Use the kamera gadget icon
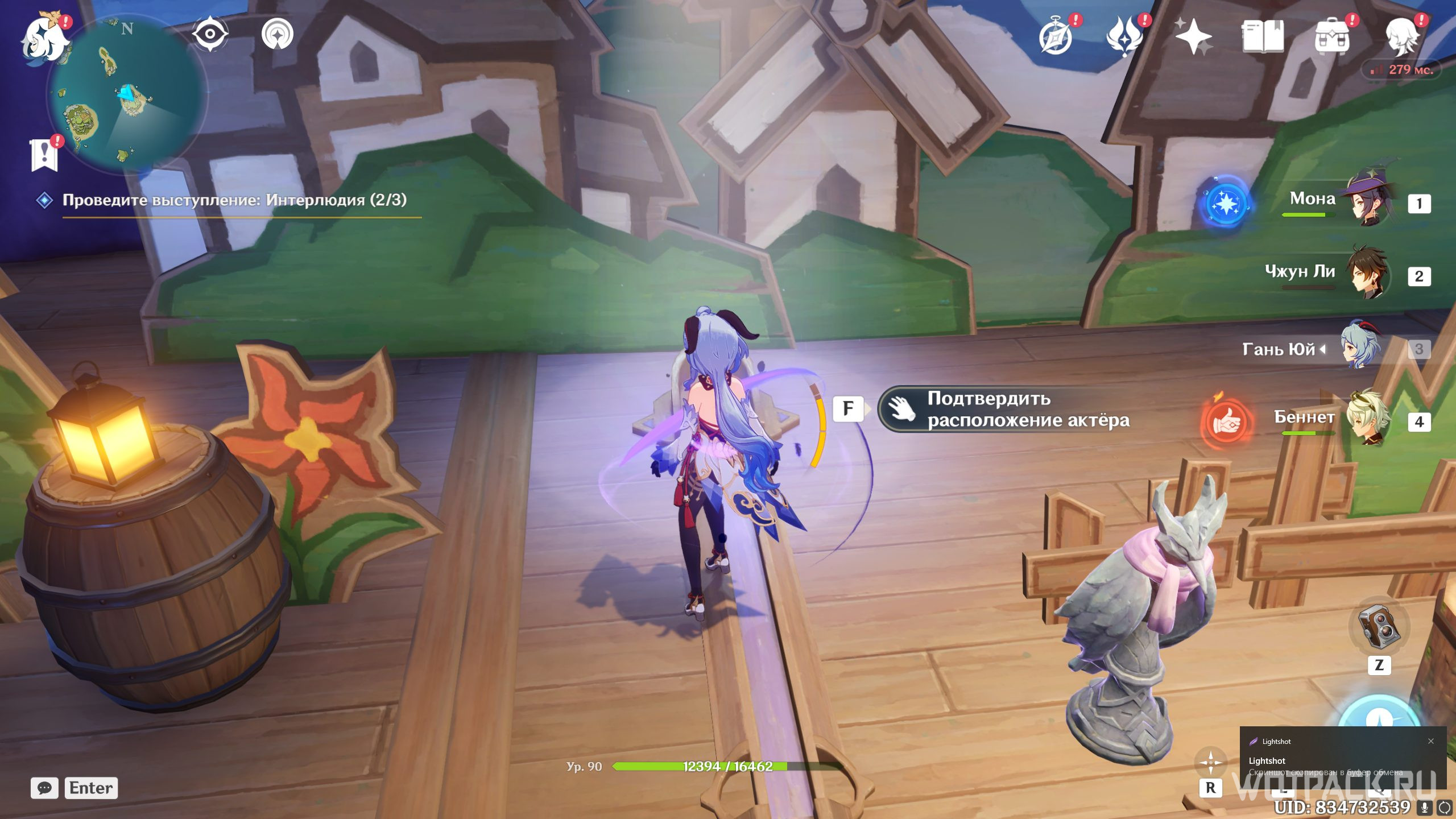 1379,627
